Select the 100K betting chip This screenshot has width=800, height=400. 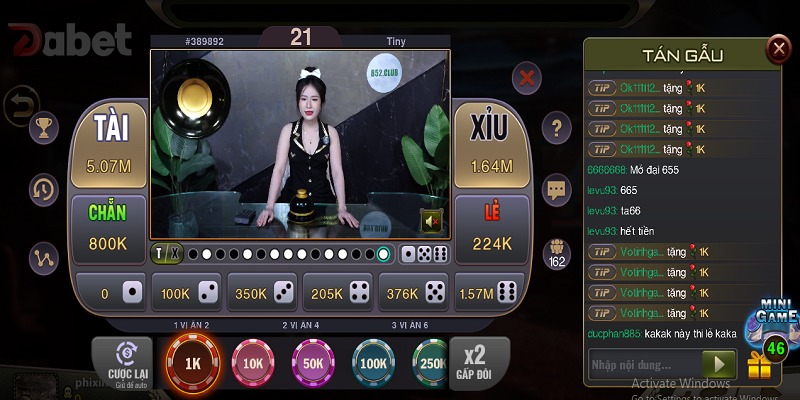point(374,364)
